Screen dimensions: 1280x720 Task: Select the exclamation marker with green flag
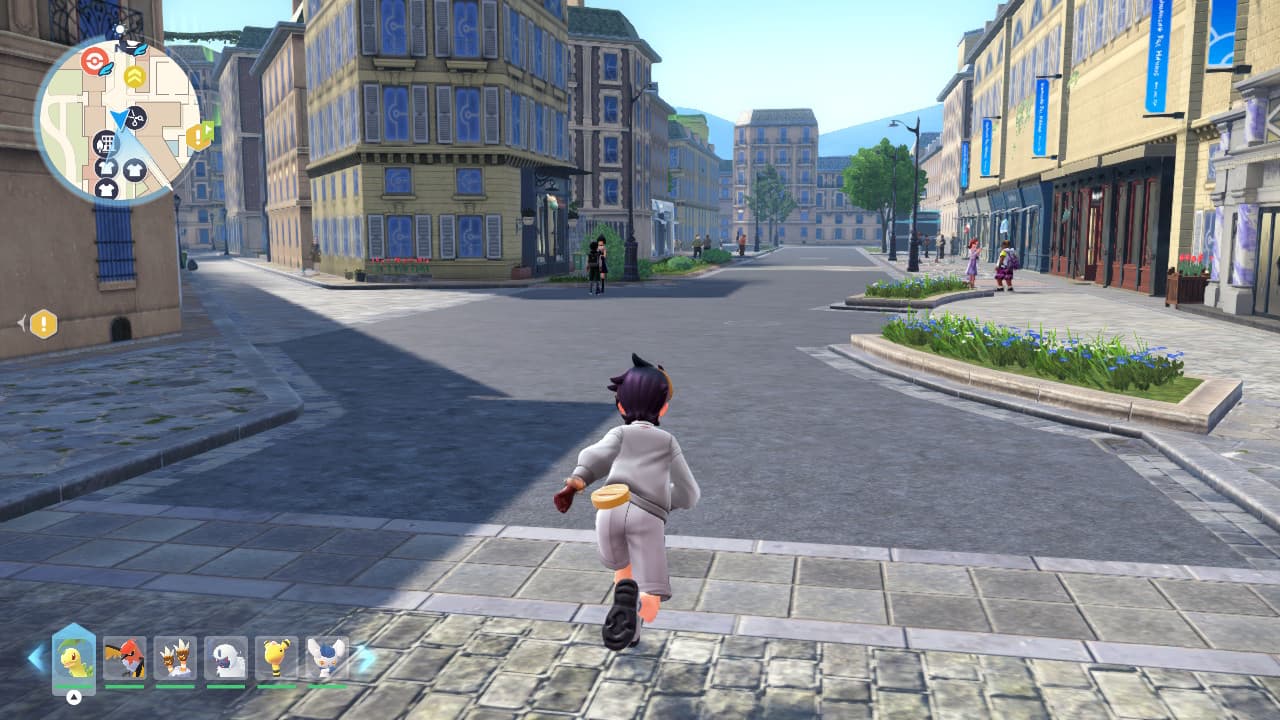coord(199,135)
